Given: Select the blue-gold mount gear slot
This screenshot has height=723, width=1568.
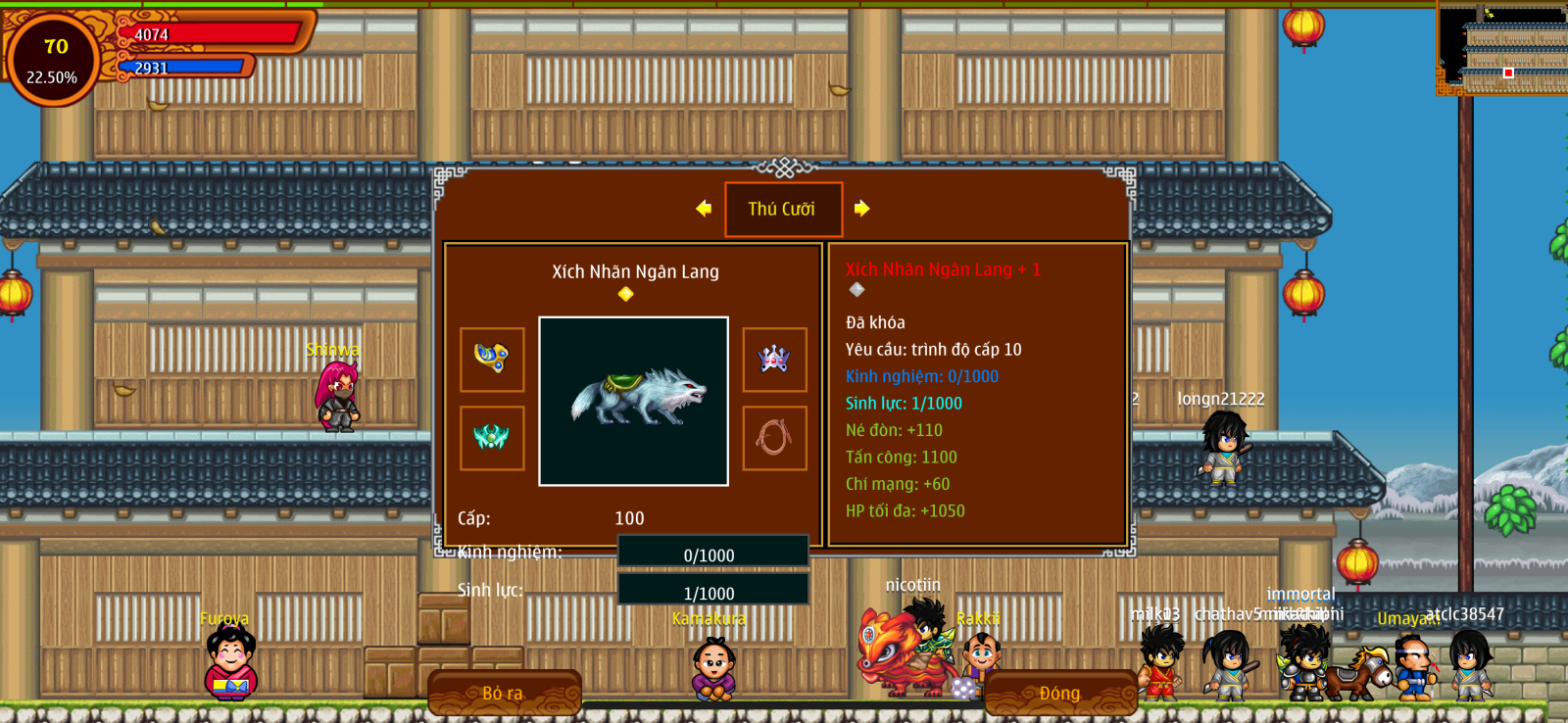Looking at the screenshot, I should tap(492, 360).
